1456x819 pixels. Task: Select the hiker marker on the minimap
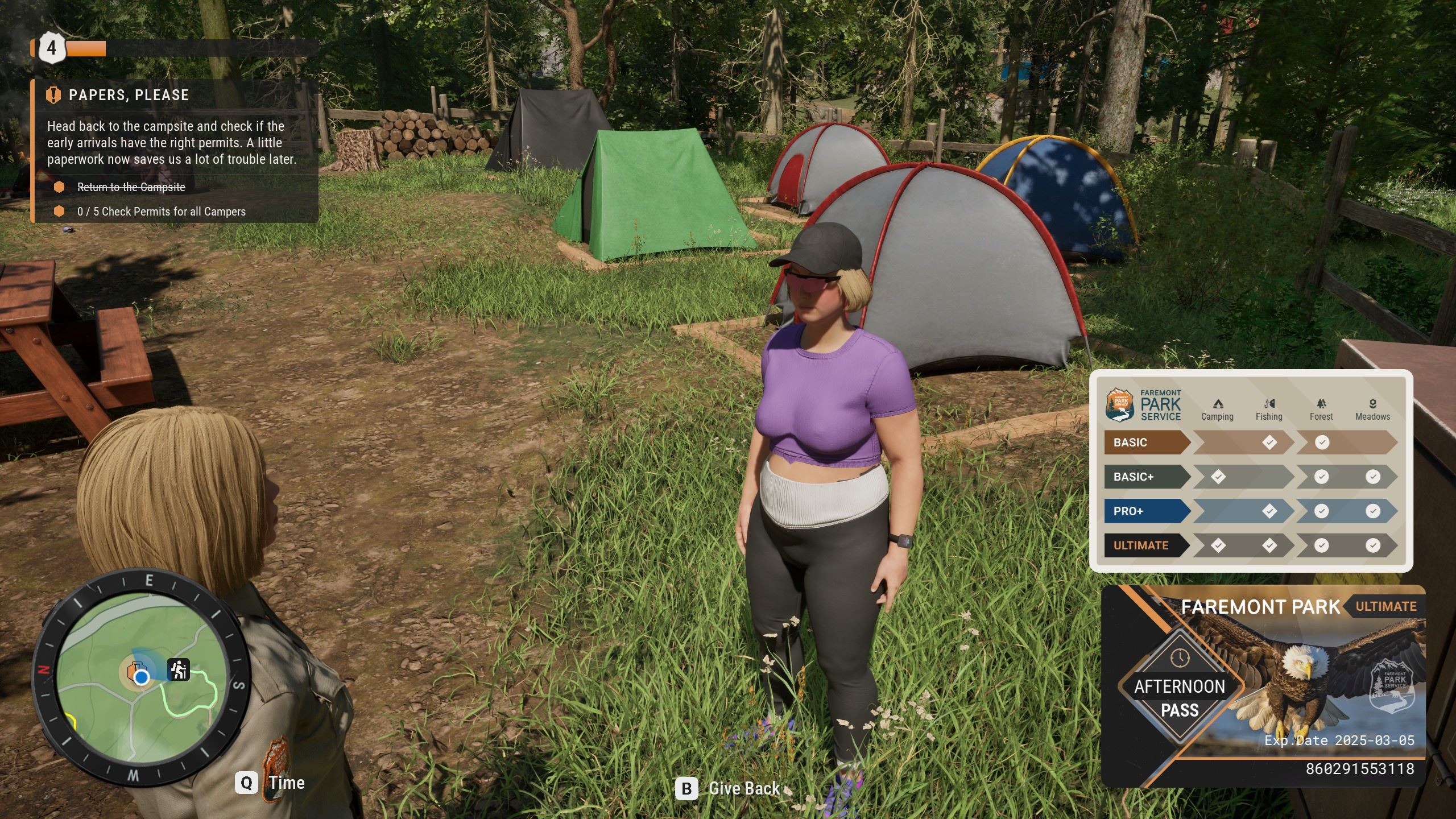[x=179, y=669]
